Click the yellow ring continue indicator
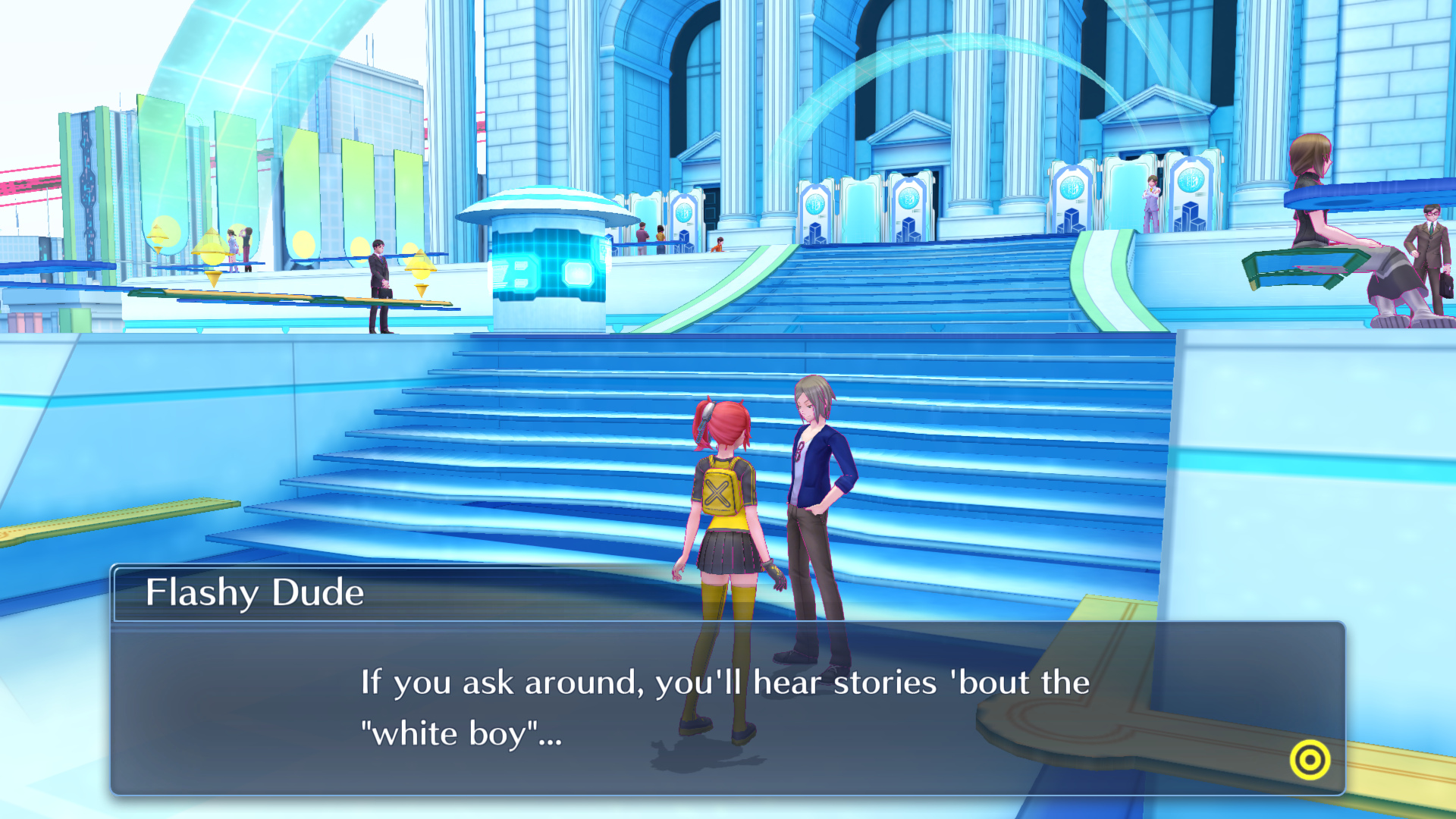Screen dimensions: 1456x819 pyautogui.click(x=1310, y=760)
